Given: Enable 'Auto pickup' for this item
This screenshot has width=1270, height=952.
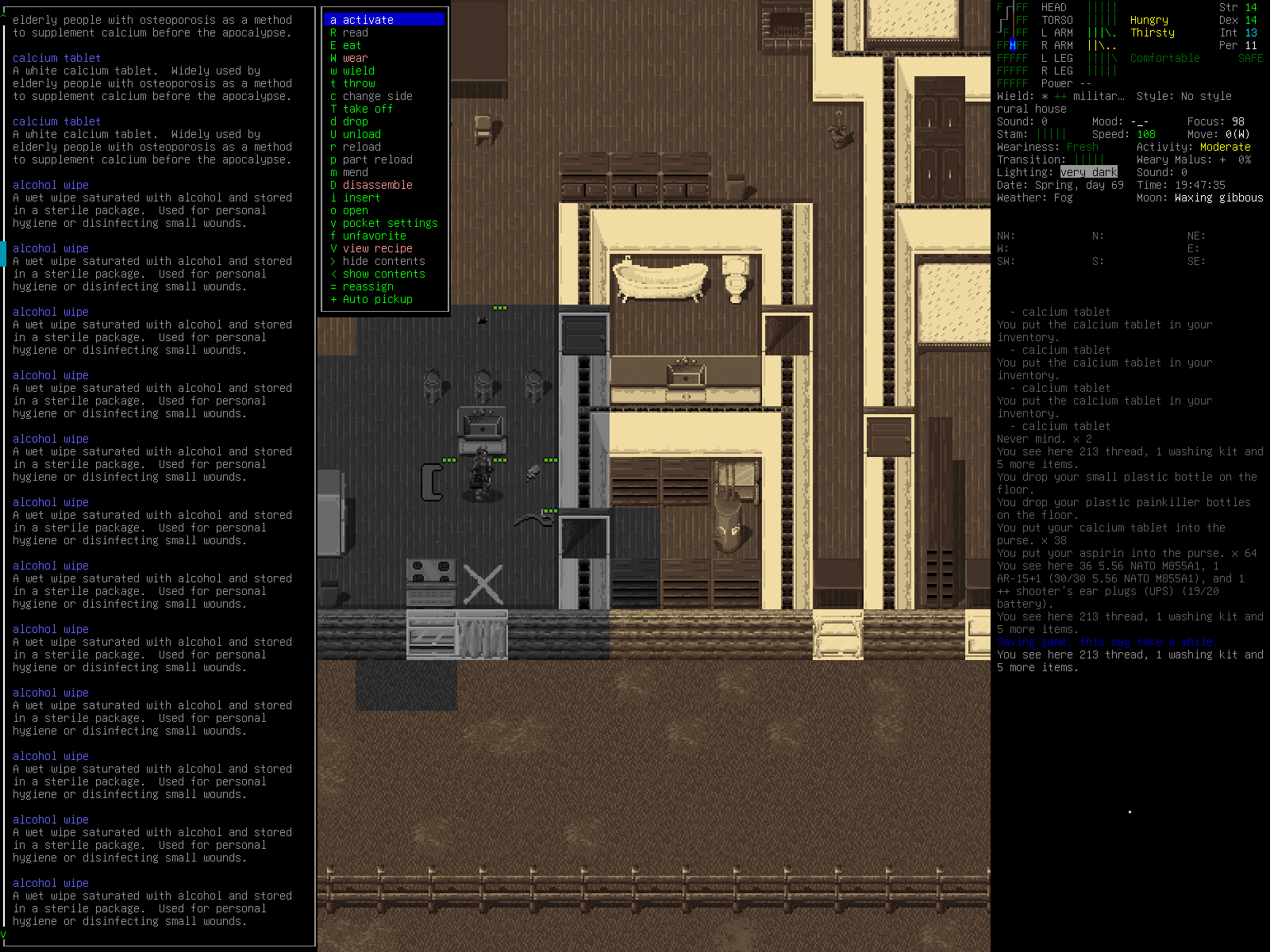Looking at the screenshot, I should 376,299.
